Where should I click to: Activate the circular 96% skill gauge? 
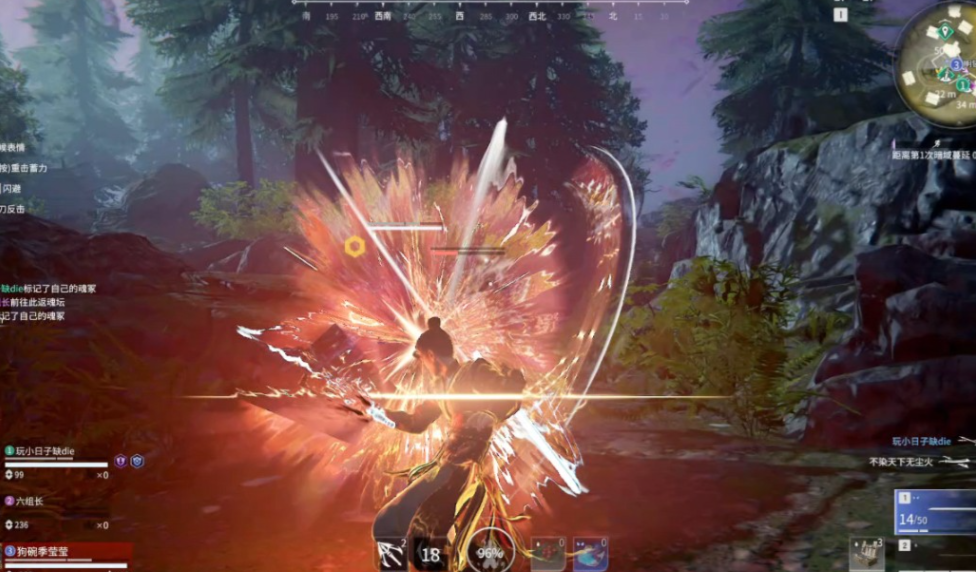(490, 553)
